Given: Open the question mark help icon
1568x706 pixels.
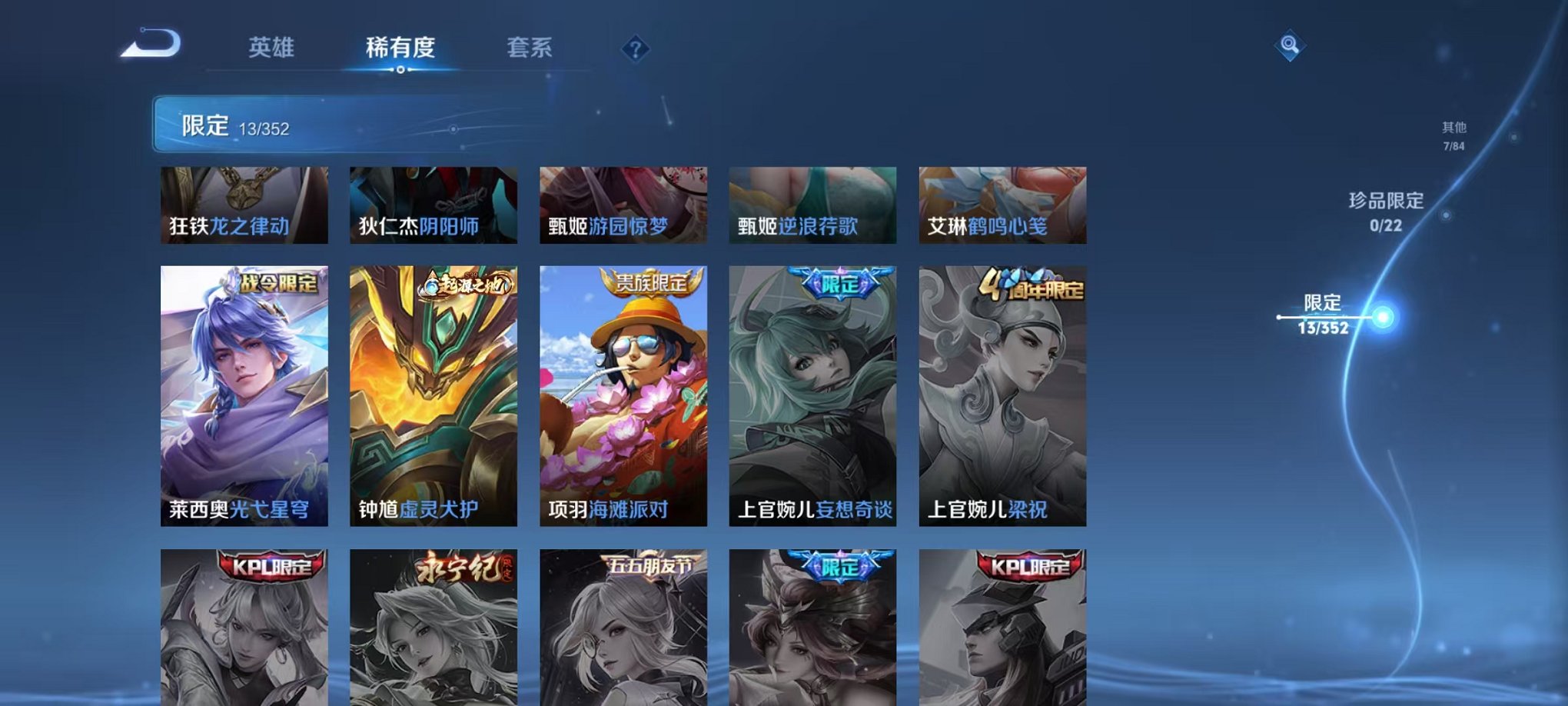Looking at the screenshot, I should [x=634, y=49].
